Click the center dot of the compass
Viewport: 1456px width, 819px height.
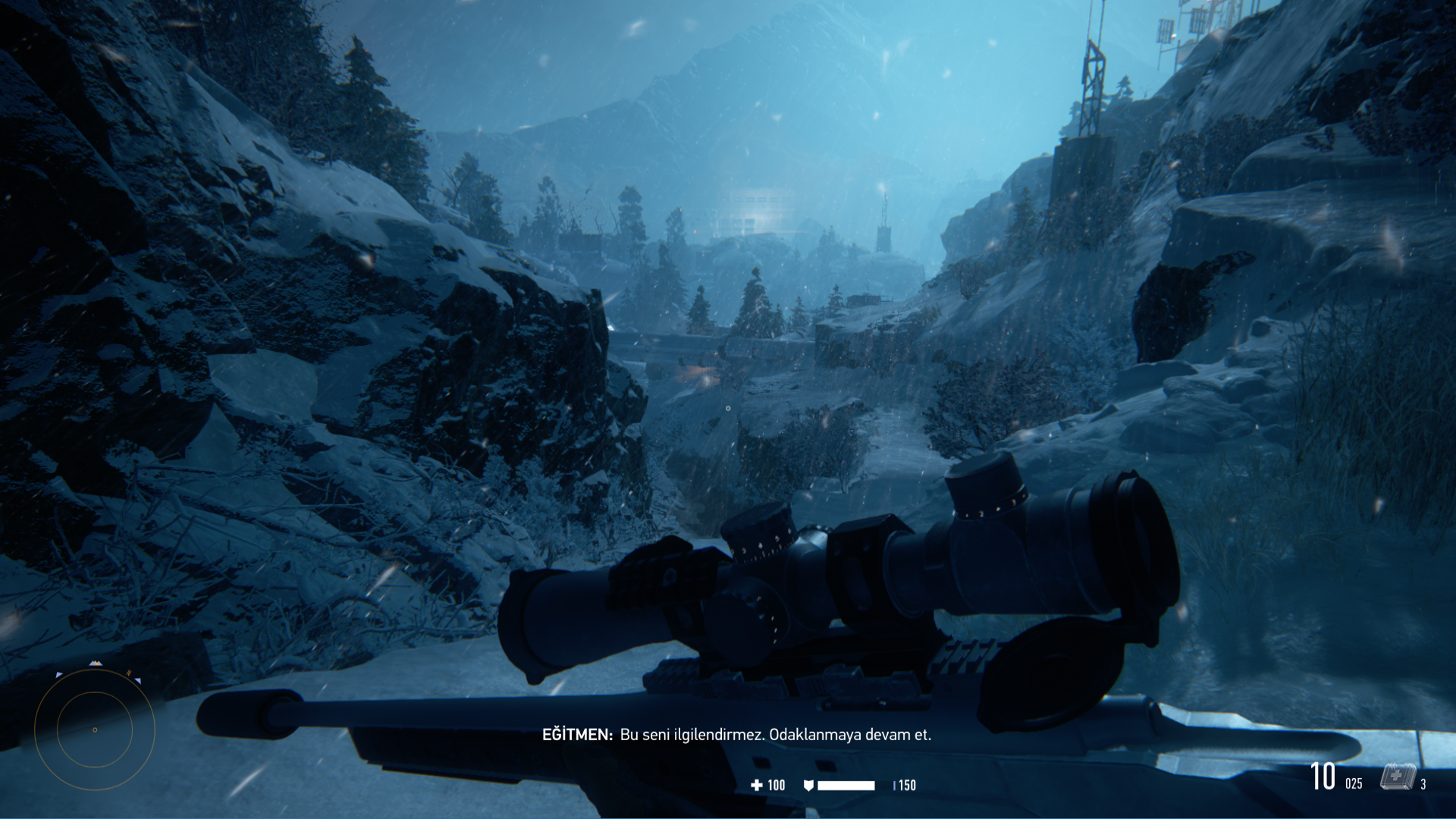[x=95, y=730]
